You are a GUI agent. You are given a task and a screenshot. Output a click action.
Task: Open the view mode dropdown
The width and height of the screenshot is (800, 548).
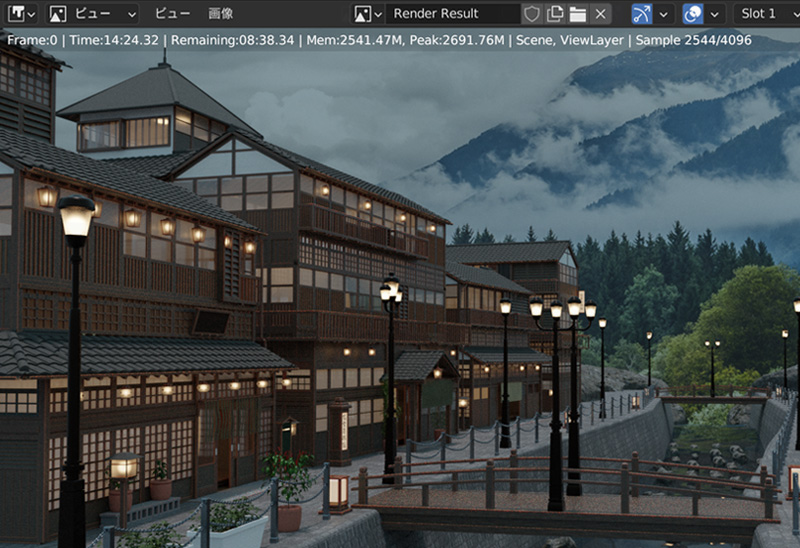point(92,14)
